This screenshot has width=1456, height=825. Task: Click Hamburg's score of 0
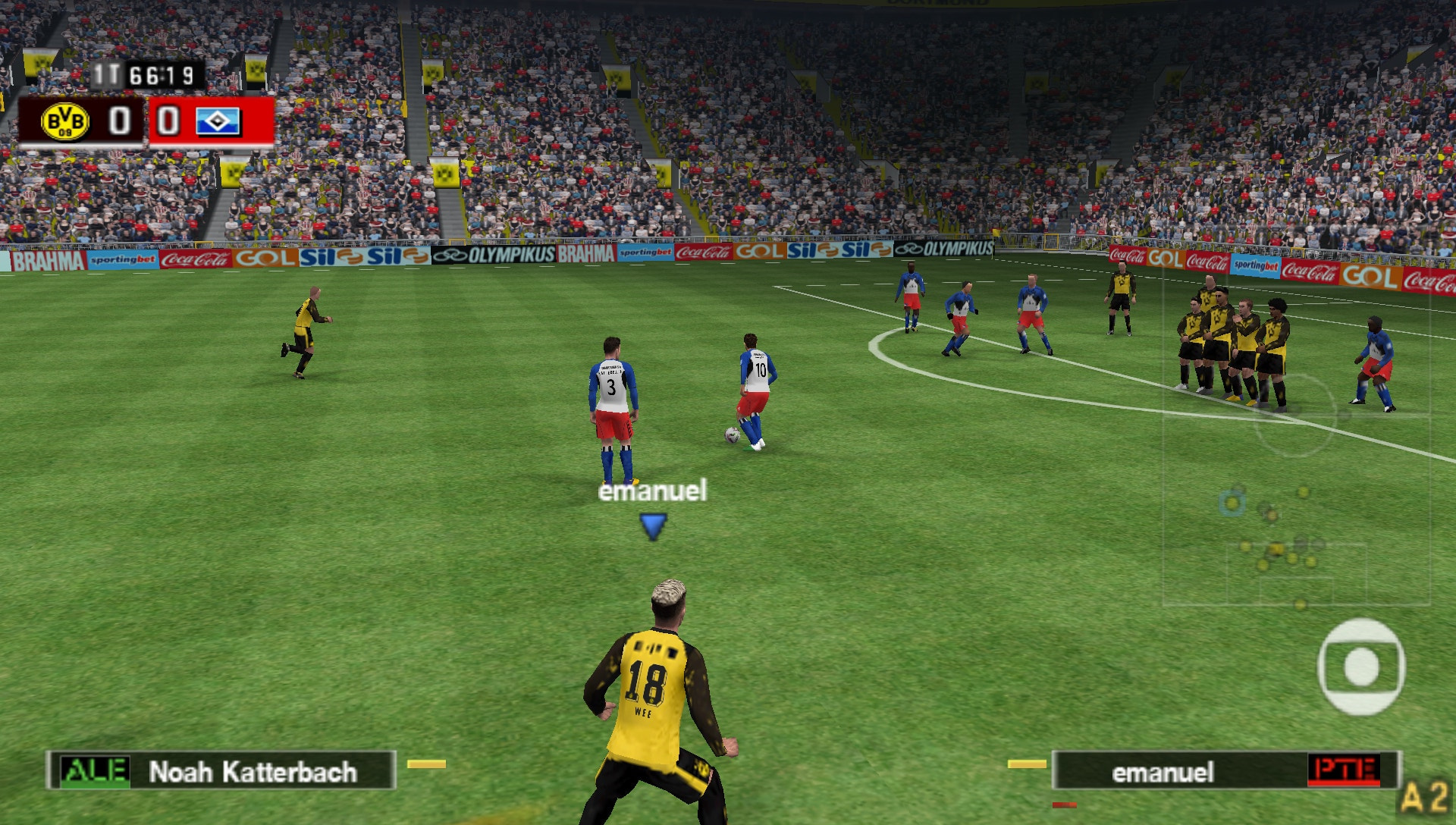[166, 121]
